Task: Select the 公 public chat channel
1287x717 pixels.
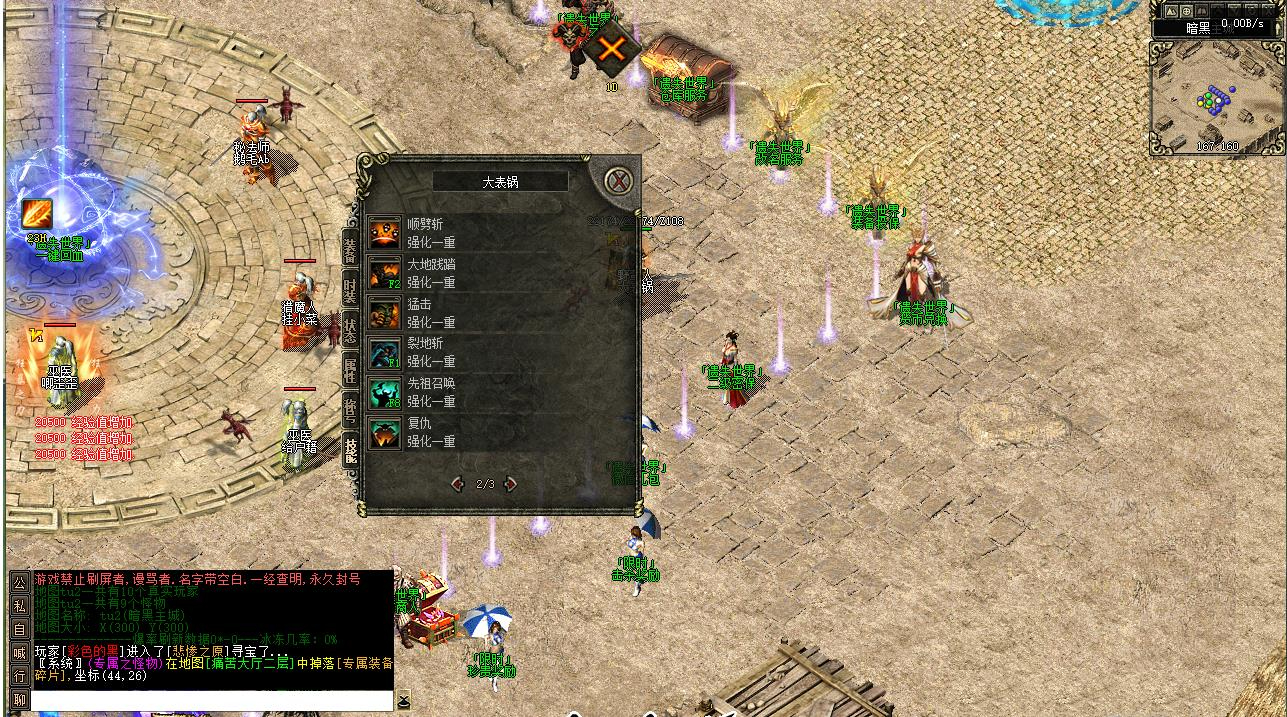Action: tap(19, 582)
